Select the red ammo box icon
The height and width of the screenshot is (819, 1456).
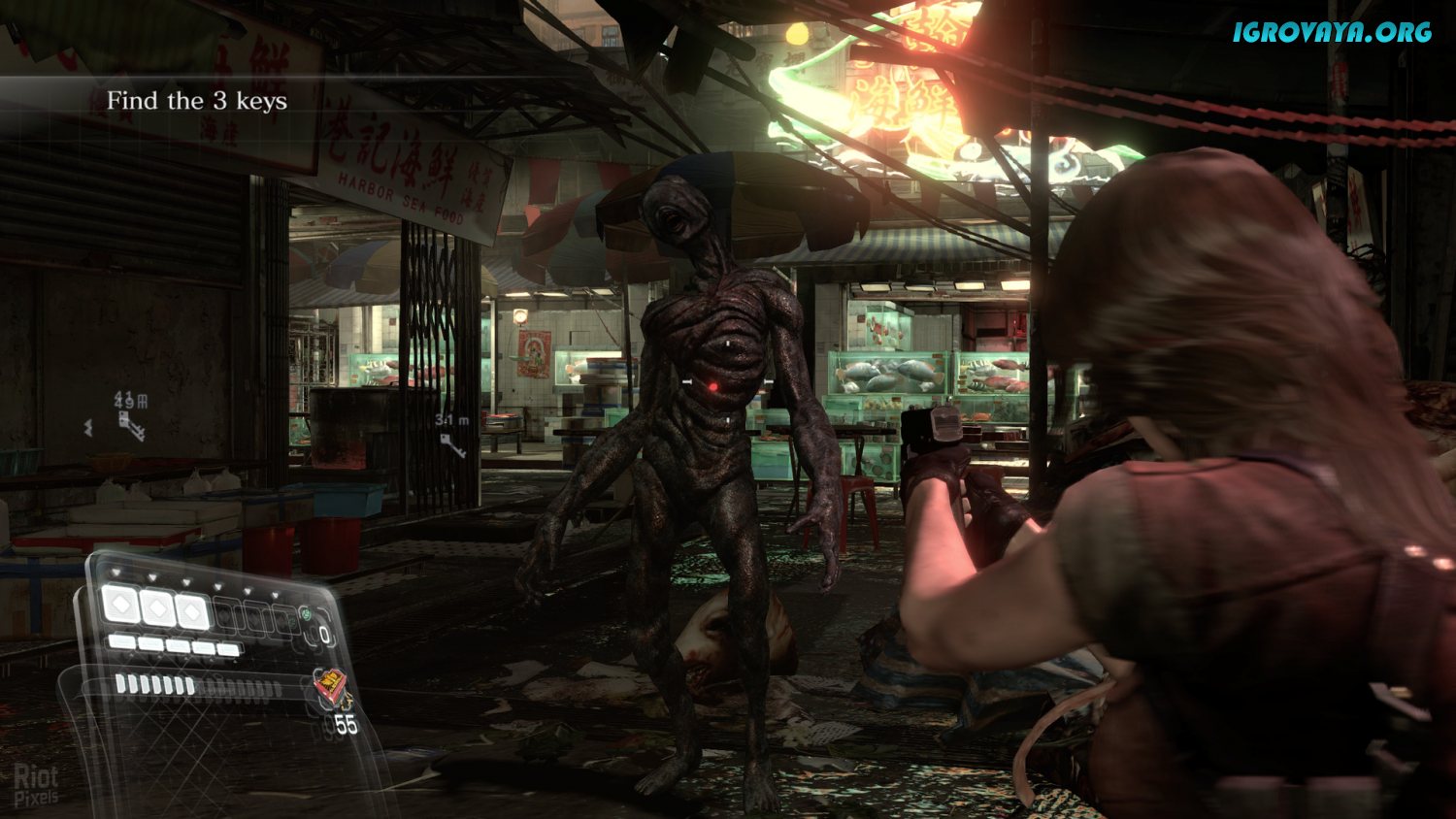coord(330,689)
